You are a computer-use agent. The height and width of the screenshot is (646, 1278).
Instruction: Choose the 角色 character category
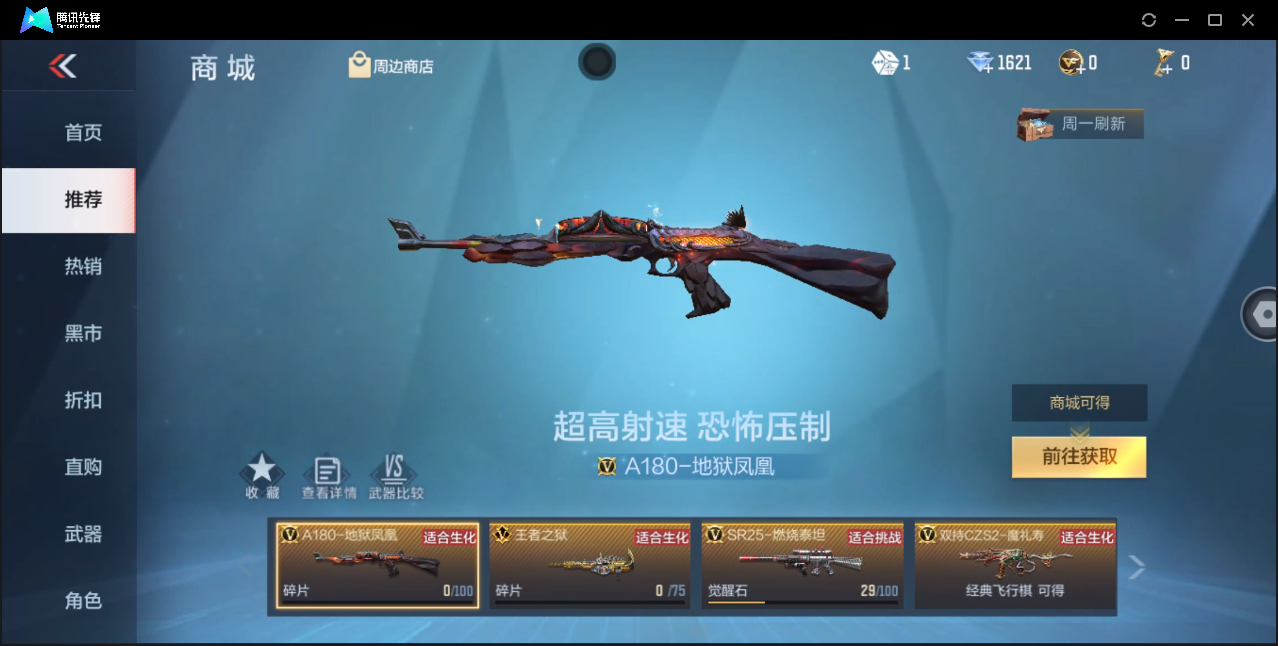pos(83,601)
